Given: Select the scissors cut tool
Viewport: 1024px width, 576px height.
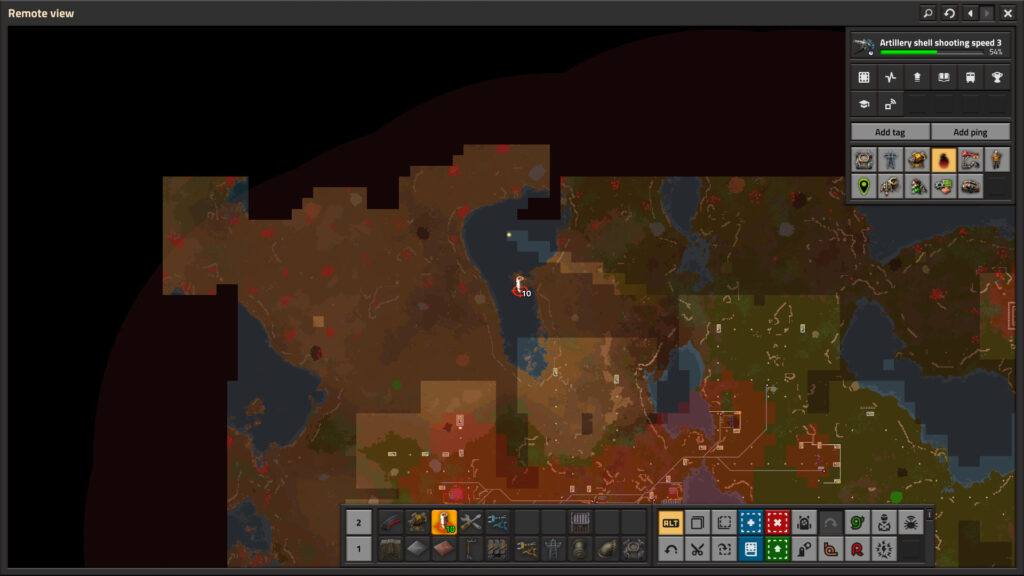Looking at the screenshot, I should pyautogui.click(x=697, y=548).
